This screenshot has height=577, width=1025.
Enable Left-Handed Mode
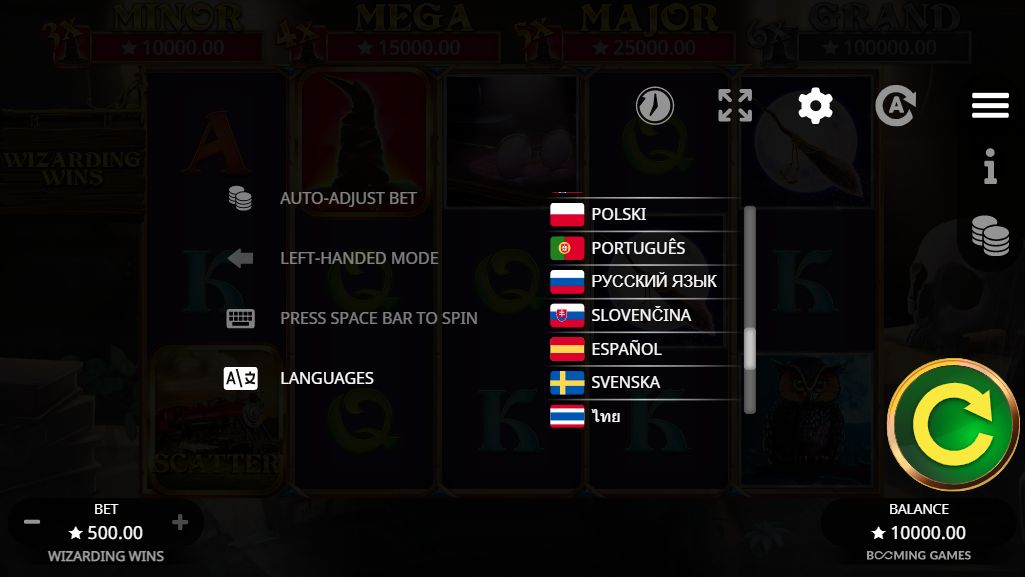coord(359,258)
